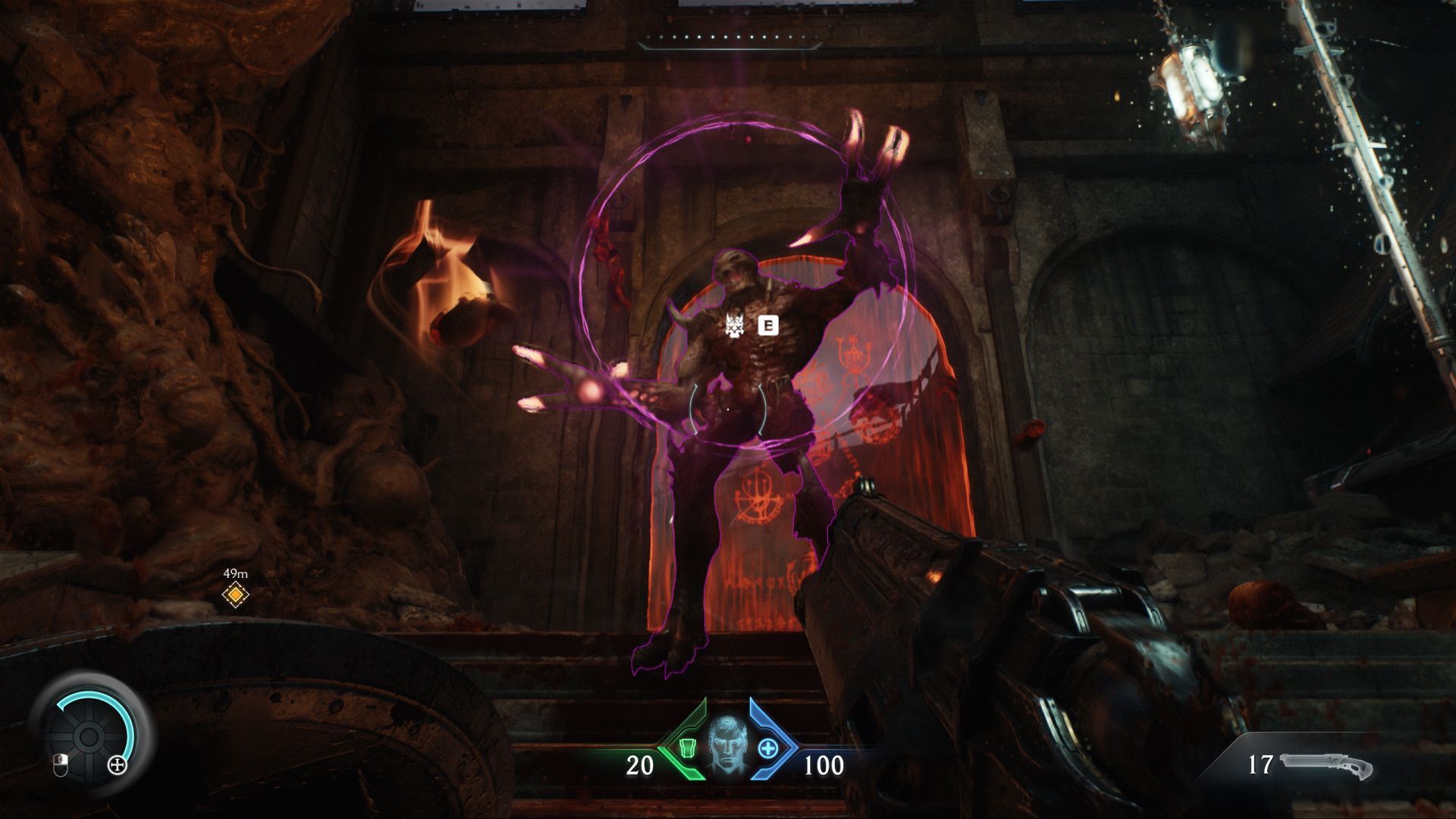
Task: Click the plus icon on ability dial
Action: (x=118, y=765)
